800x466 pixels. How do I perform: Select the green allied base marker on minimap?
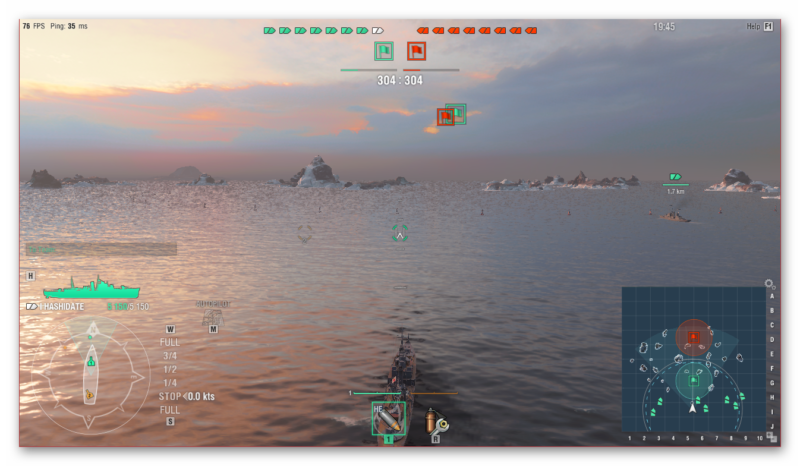tap(693, 379)
